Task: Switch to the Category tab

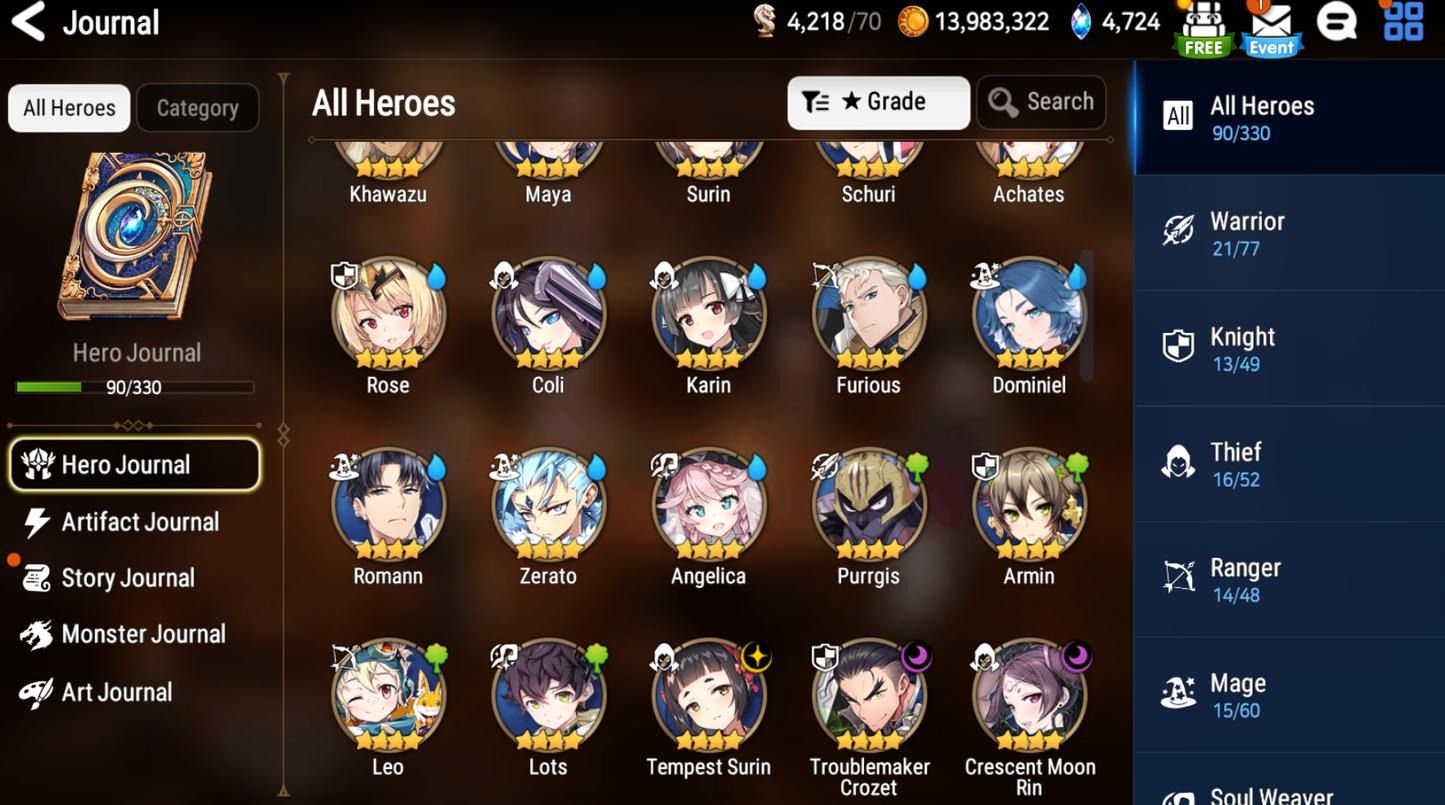Action: [197, 107]
